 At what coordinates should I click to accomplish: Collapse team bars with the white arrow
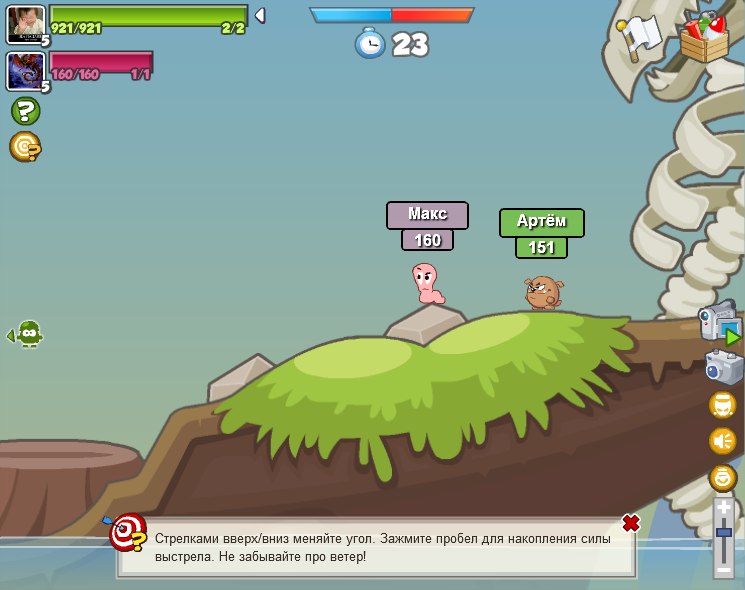(x=260, y=15)
